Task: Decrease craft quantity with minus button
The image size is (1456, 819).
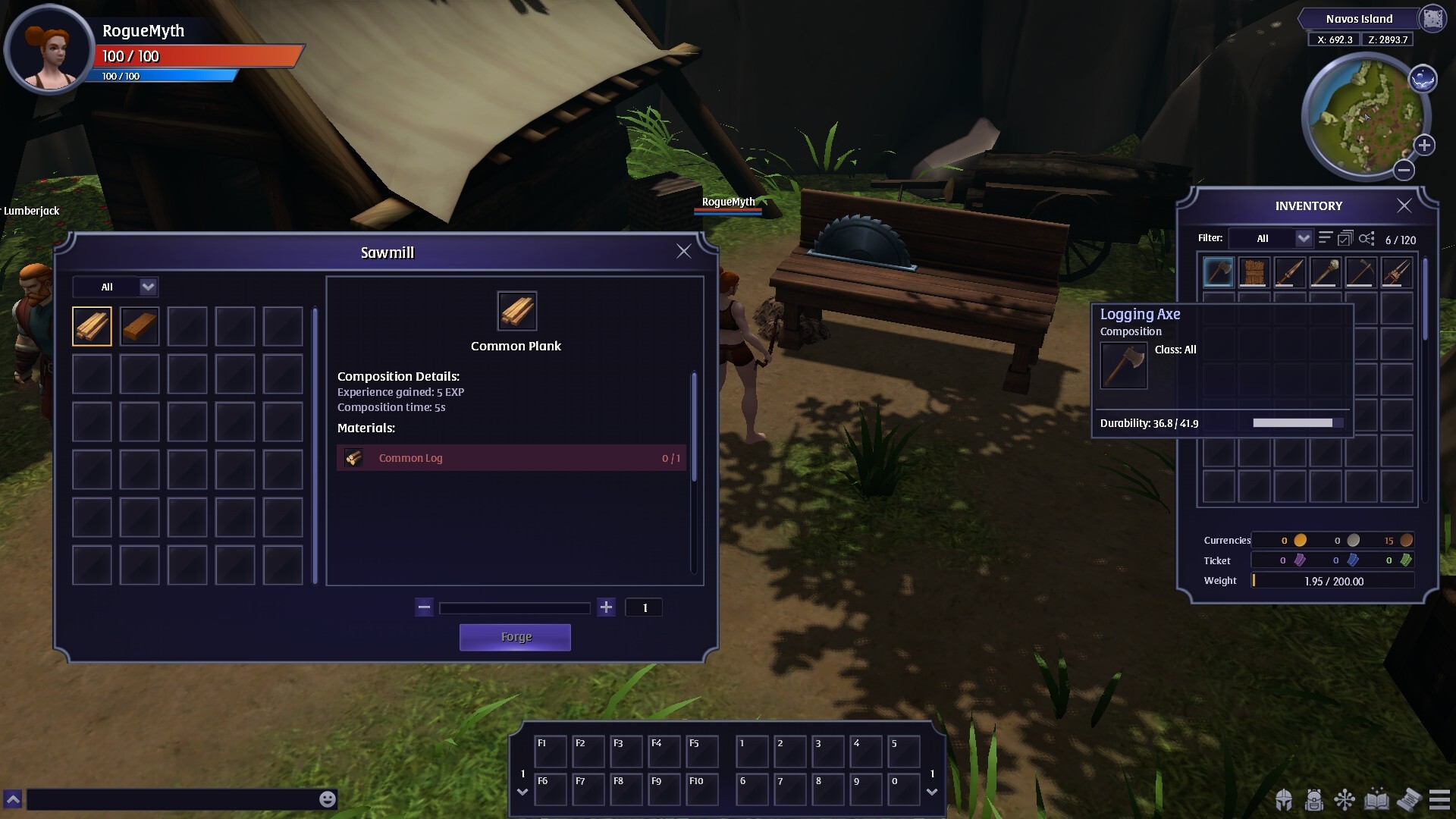Action: pos(424,607)
